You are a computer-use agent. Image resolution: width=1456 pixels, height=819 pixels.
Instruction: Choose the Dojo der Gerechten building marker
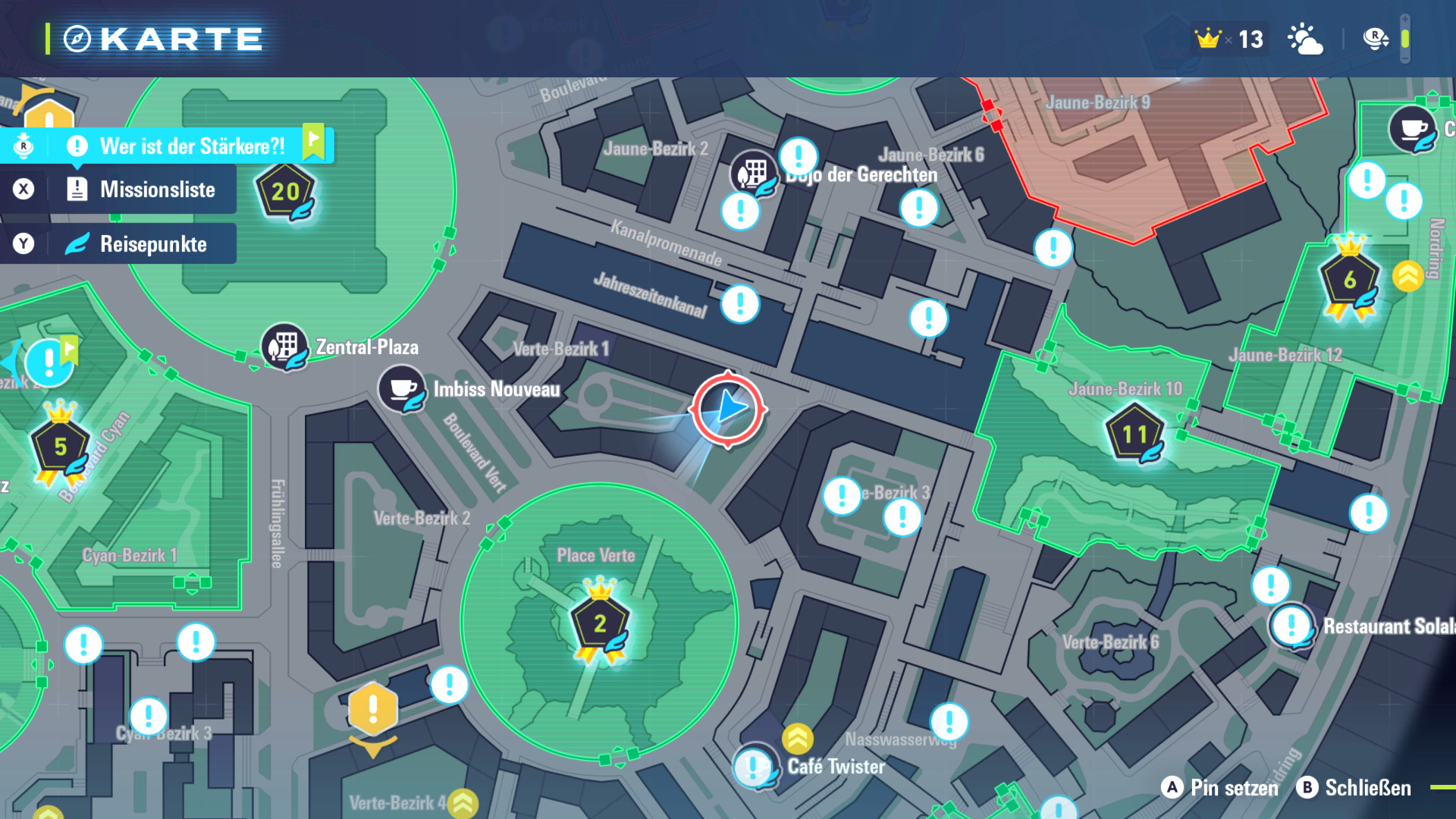pyautogui.click(x=753, y=174)
